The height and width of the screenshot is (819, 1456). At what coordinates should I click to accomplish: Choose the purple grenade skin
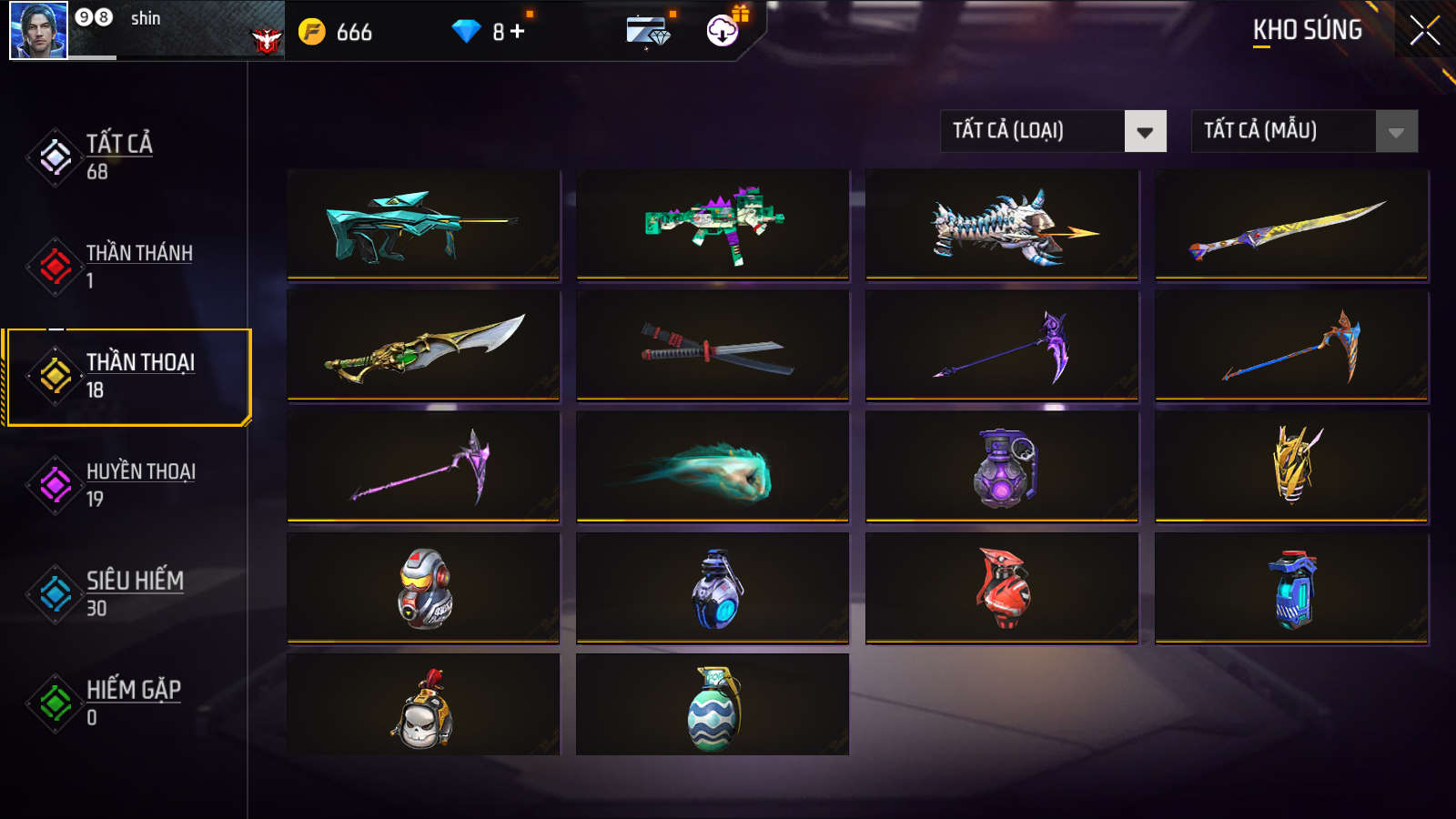point(1002,468)
